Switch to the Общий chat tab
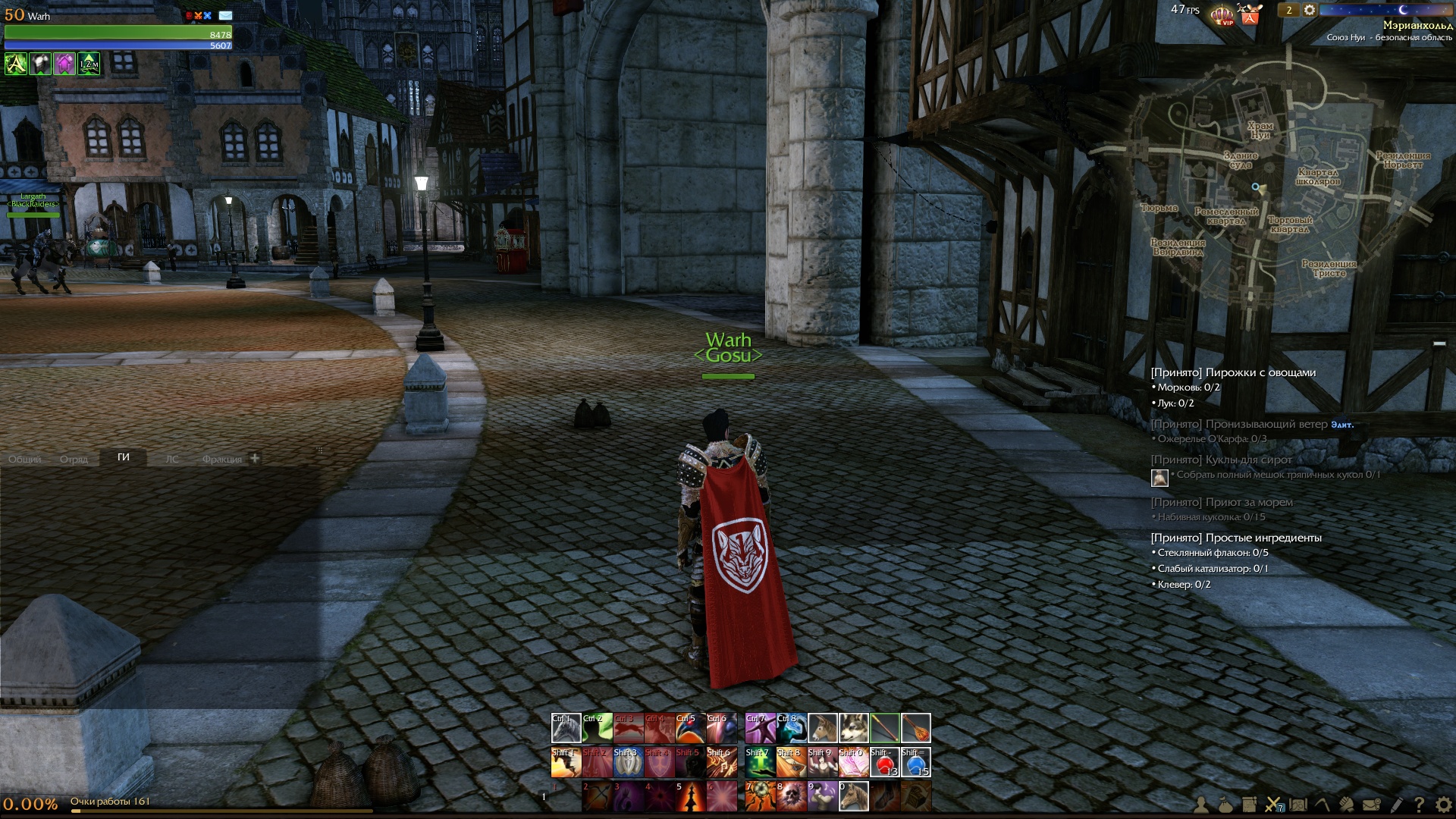 tap(25, 459)
